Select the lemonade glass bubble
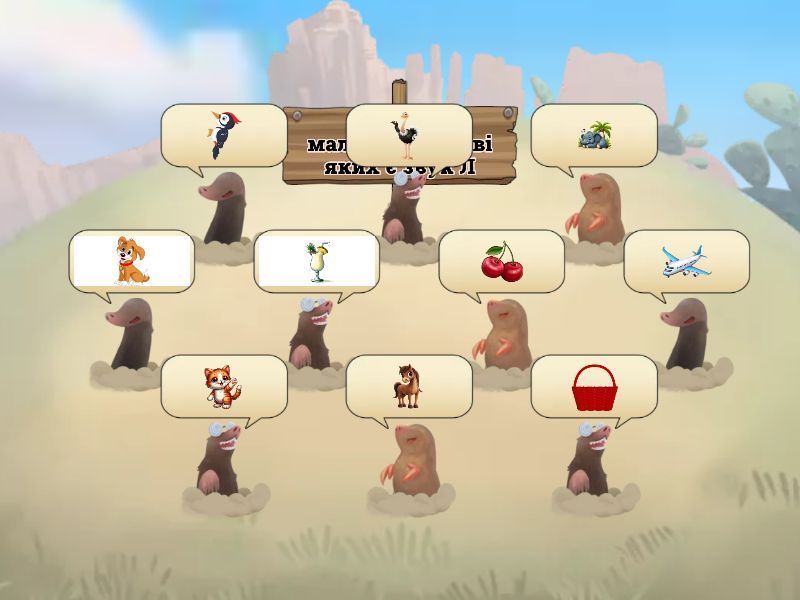Screen dimensions: 800x600 [x=316, y=261]
